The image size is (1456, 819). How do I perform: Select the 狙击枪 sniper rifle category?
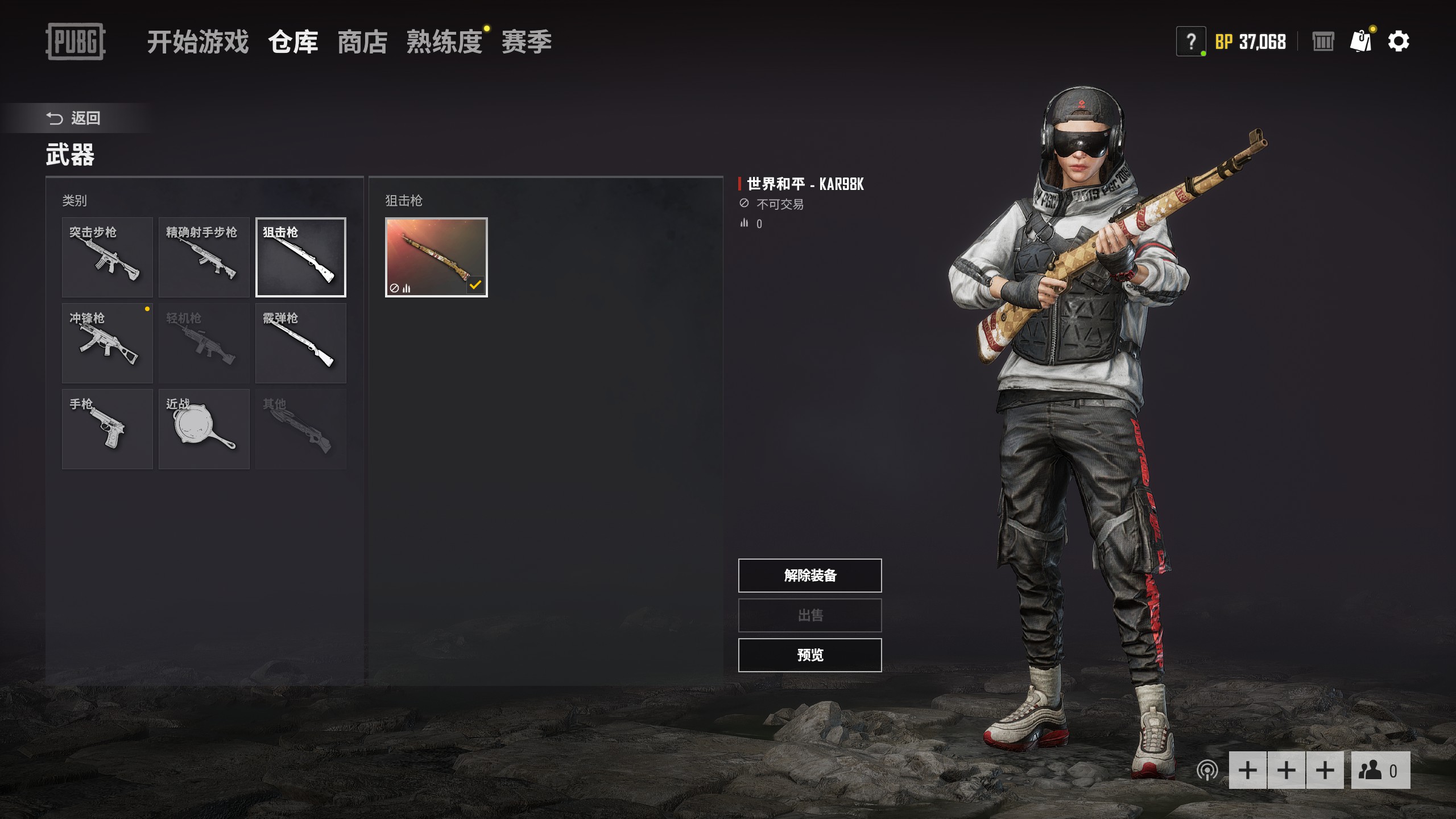(x=301, y=257)
